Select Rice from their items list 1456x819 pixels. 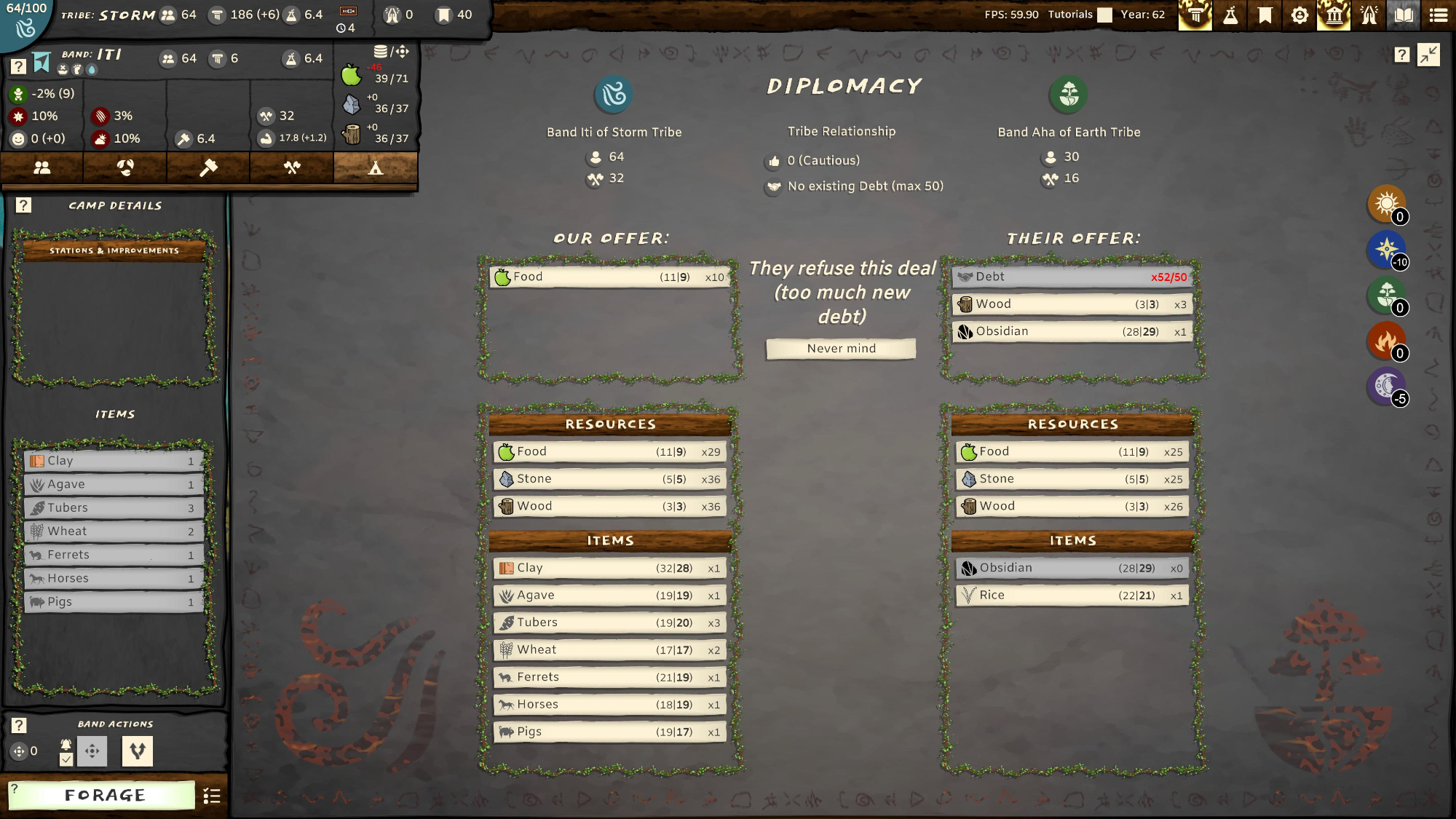click(x=1072, y=596)
